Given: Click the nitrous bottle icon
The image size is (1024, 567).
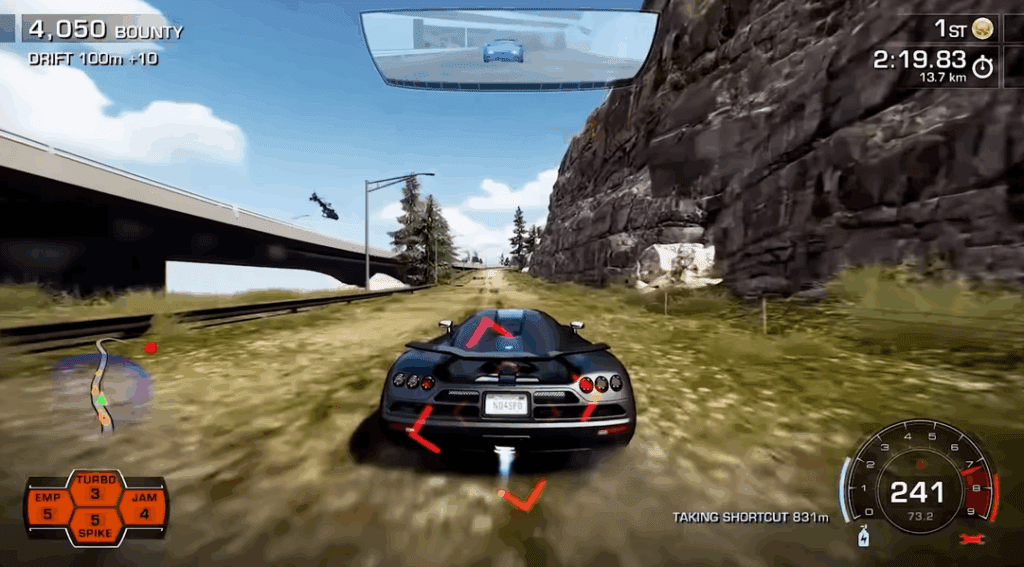Looking at the screenshot, I should (x=862, y=539).
